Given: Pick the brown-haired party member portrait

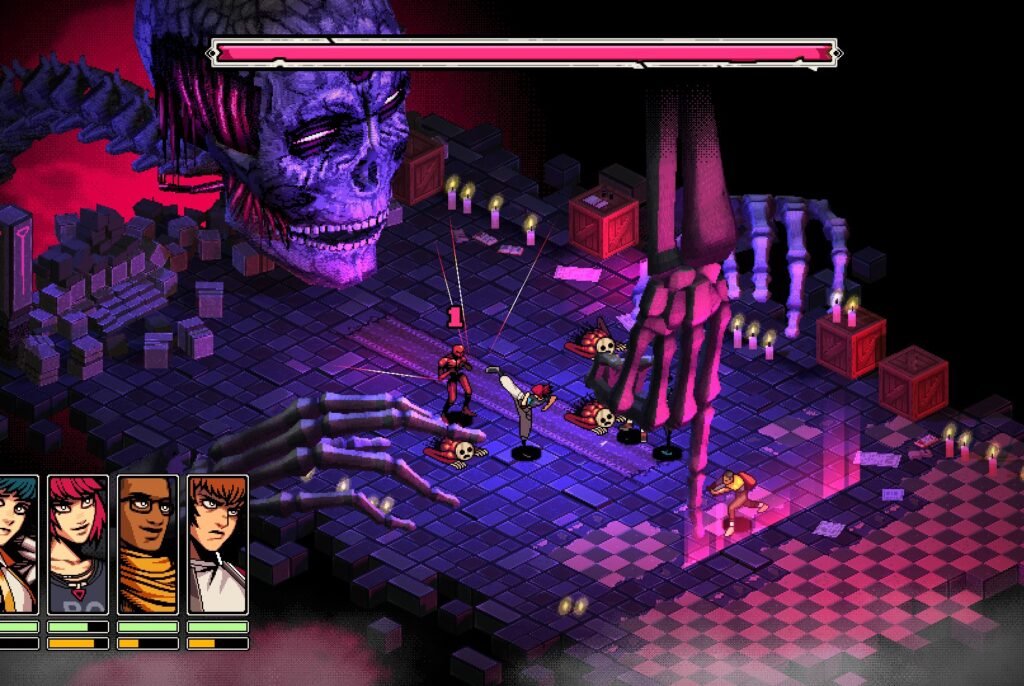Looking at the screenshot, I should coord(217,543).
